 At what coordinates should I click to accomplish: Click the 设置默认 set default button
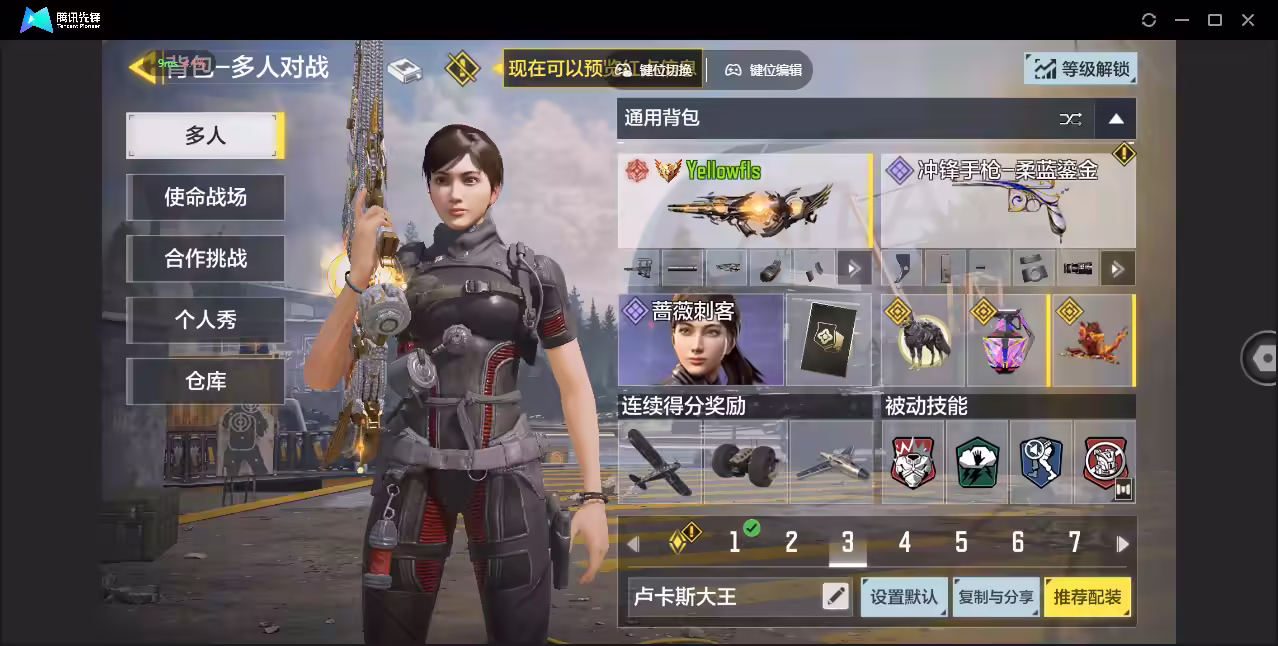(904, 597)
